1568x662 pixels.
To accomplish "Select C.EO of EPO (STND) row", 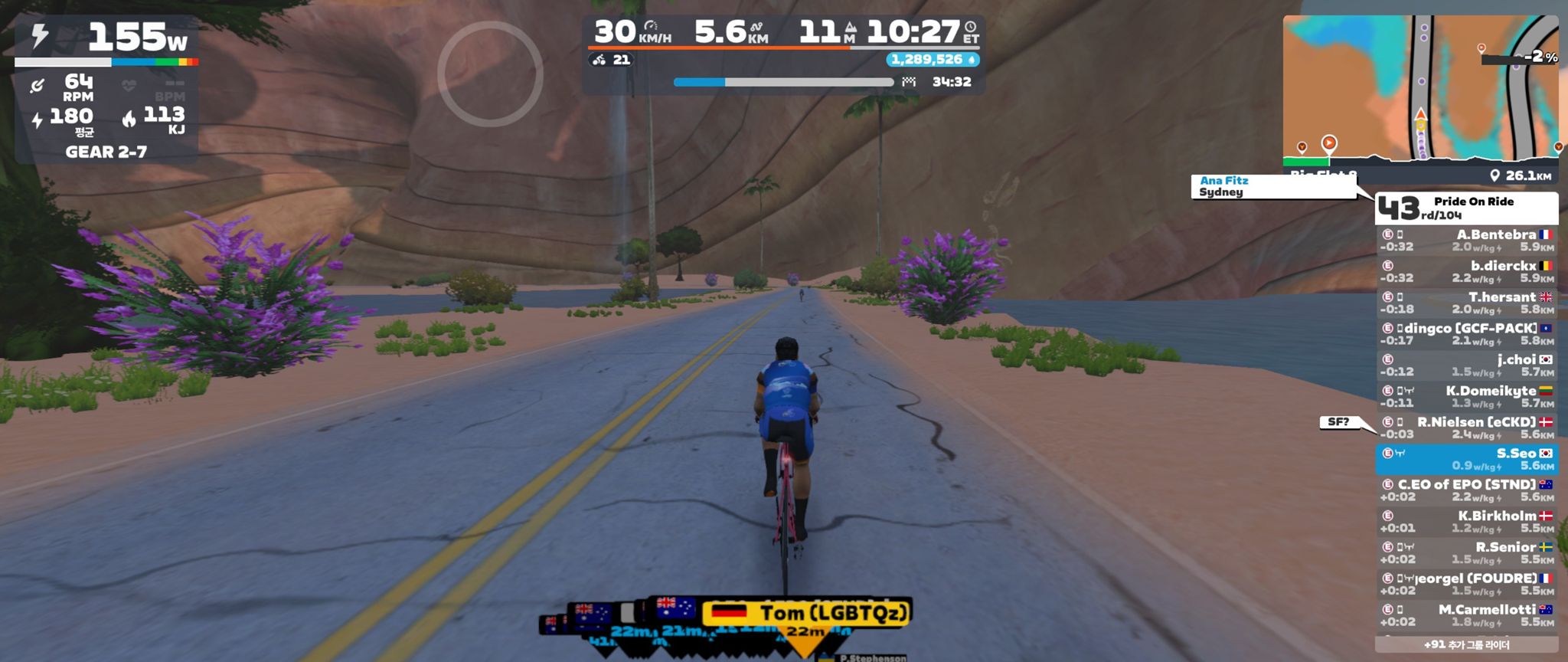I will tap(1466, 490).
